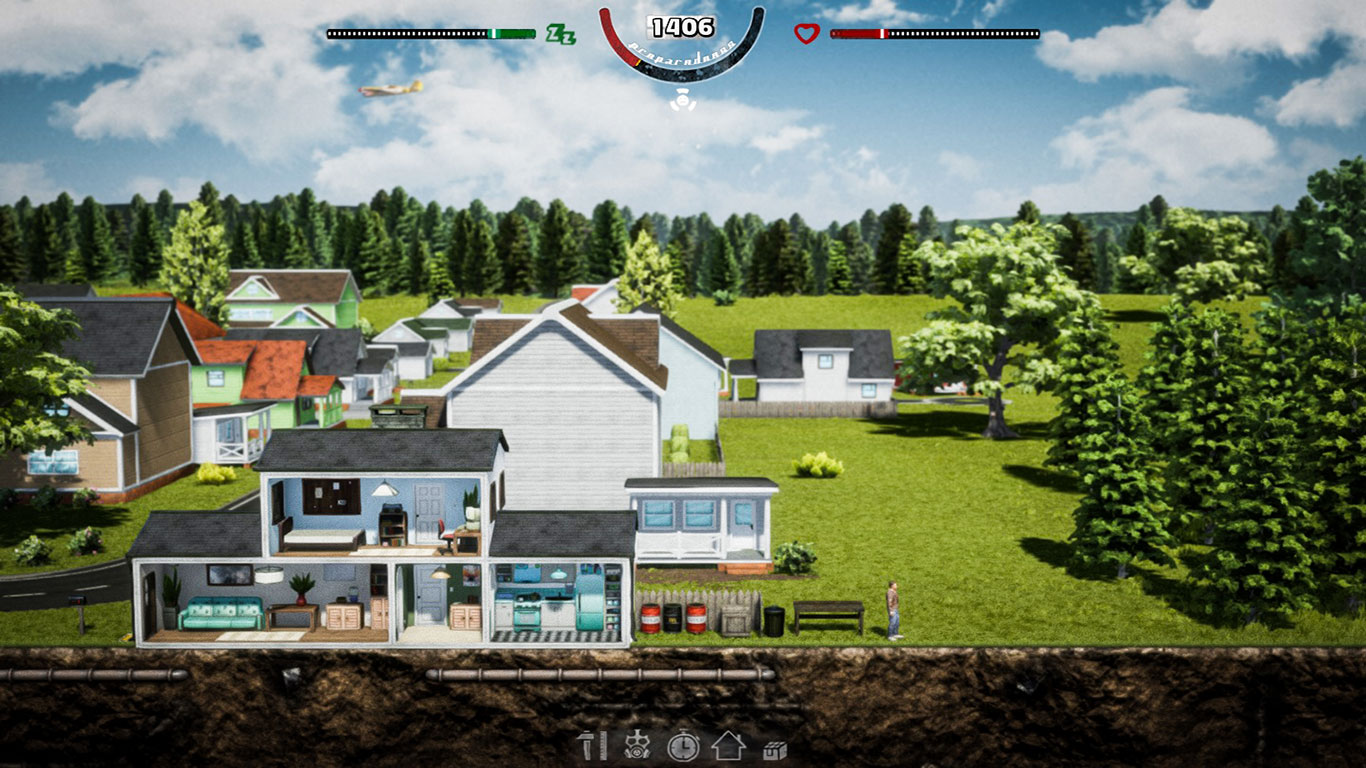Open the house icon menu
This screenshot has width=1366, height=768.
tap(729, 746)
